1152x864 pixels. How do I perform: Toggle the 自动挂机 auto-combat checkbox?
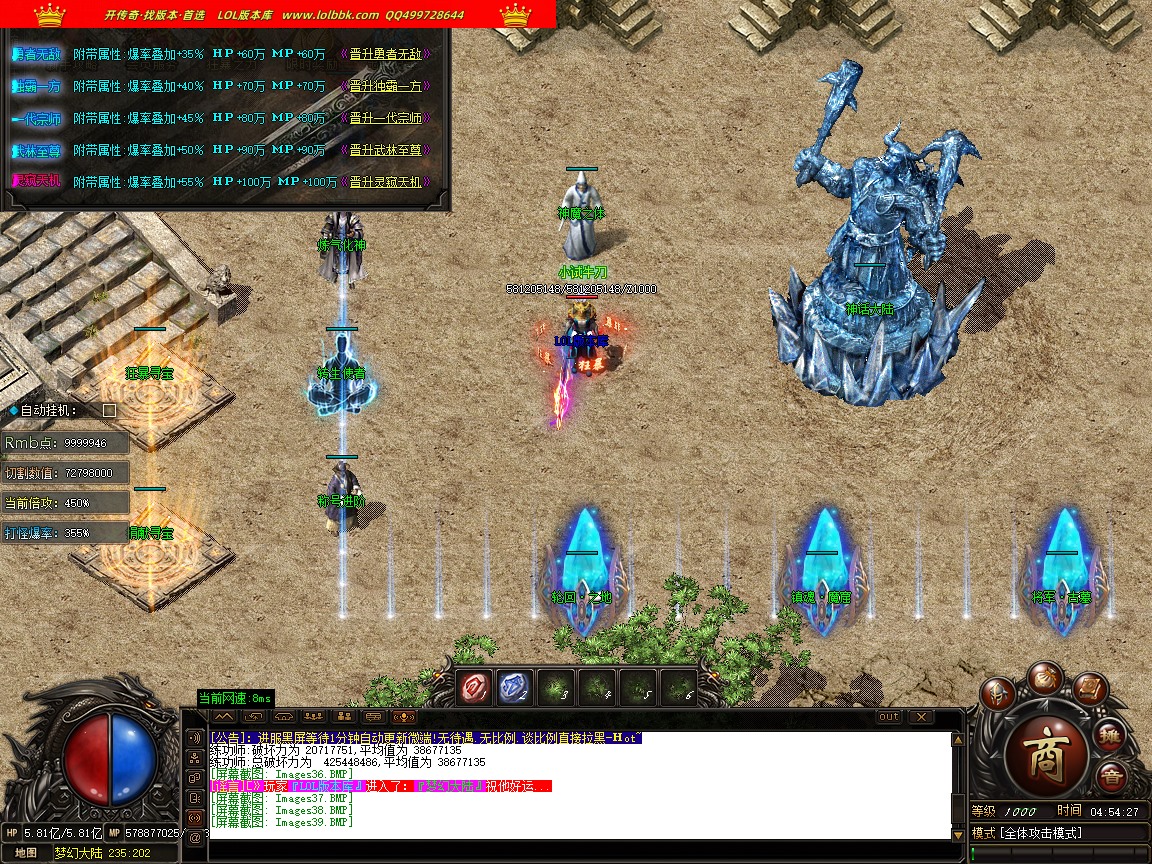pos(110,410)
